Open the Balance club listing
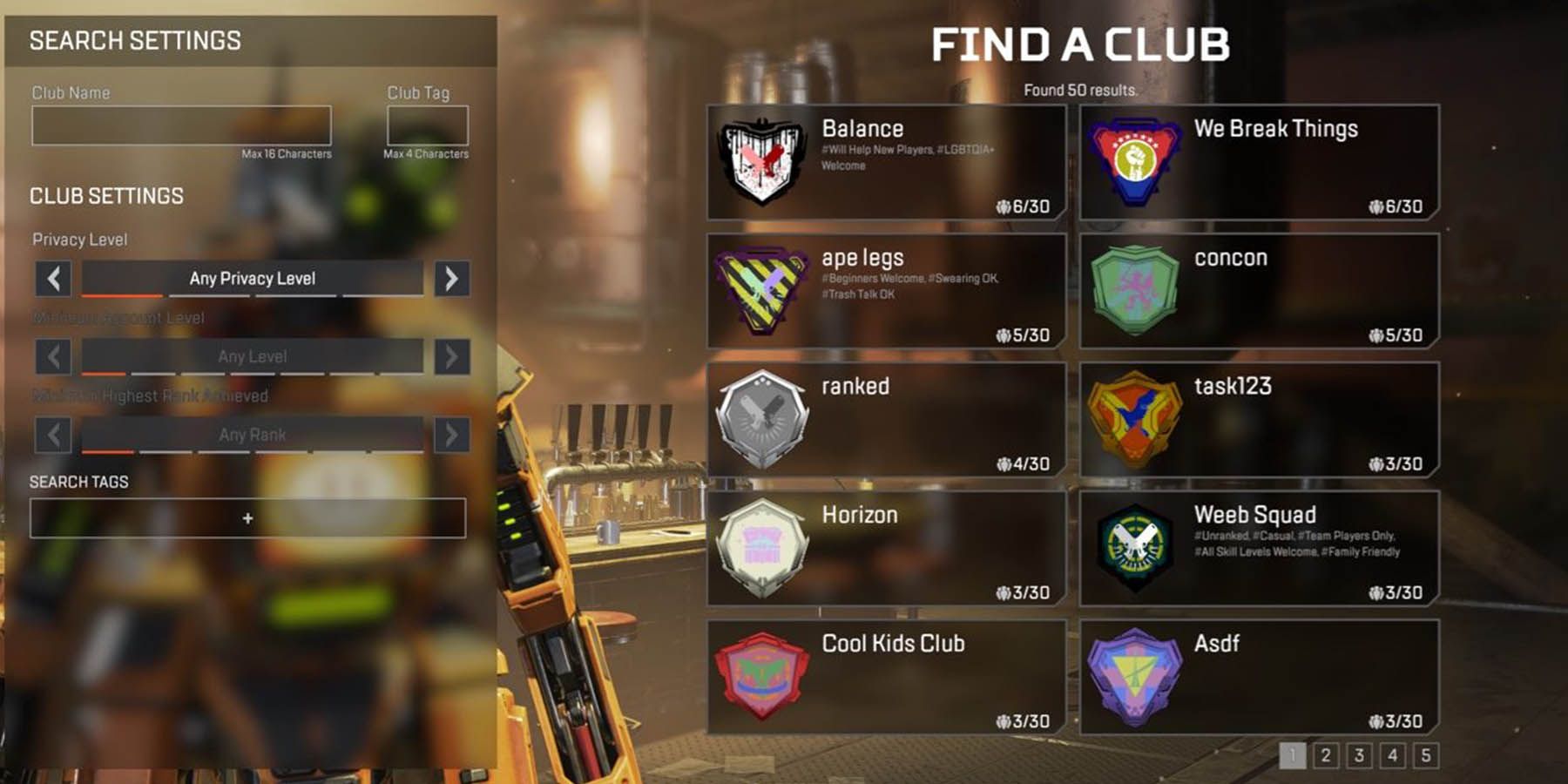 click(887, 162)
